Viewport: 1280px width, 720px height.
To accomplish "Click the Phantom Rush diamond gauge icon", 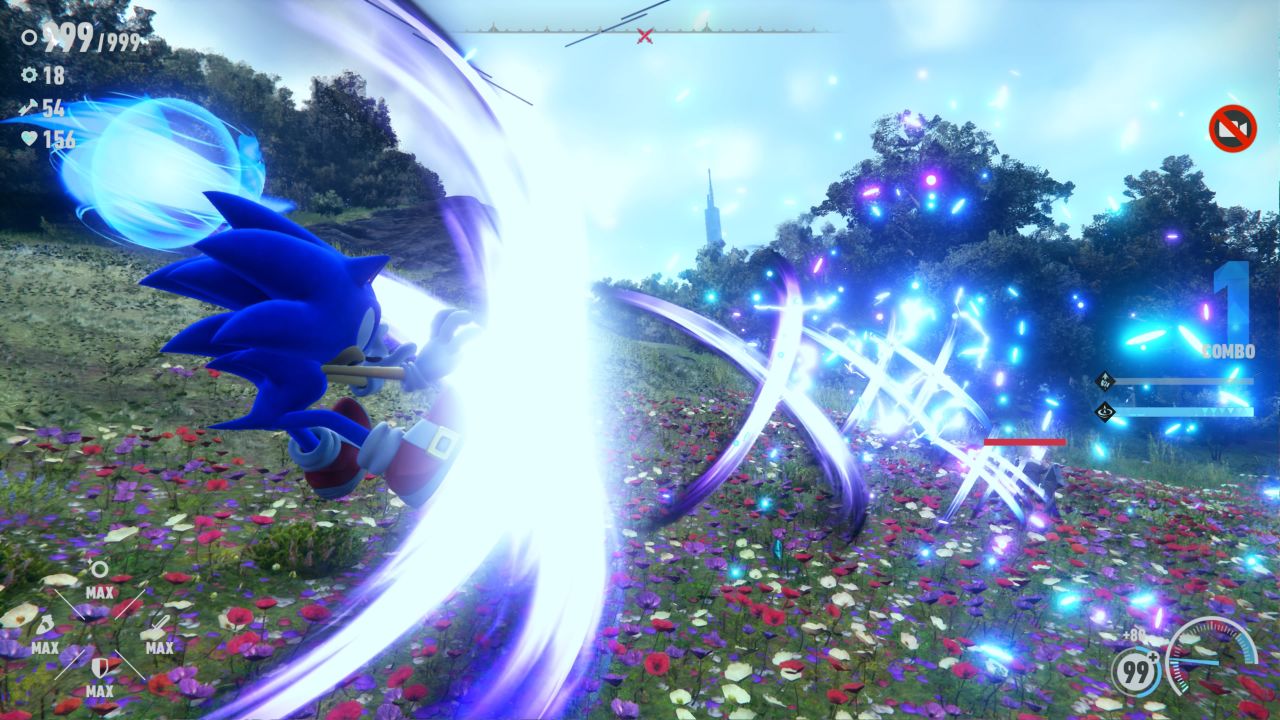I will click(1104, 380).
